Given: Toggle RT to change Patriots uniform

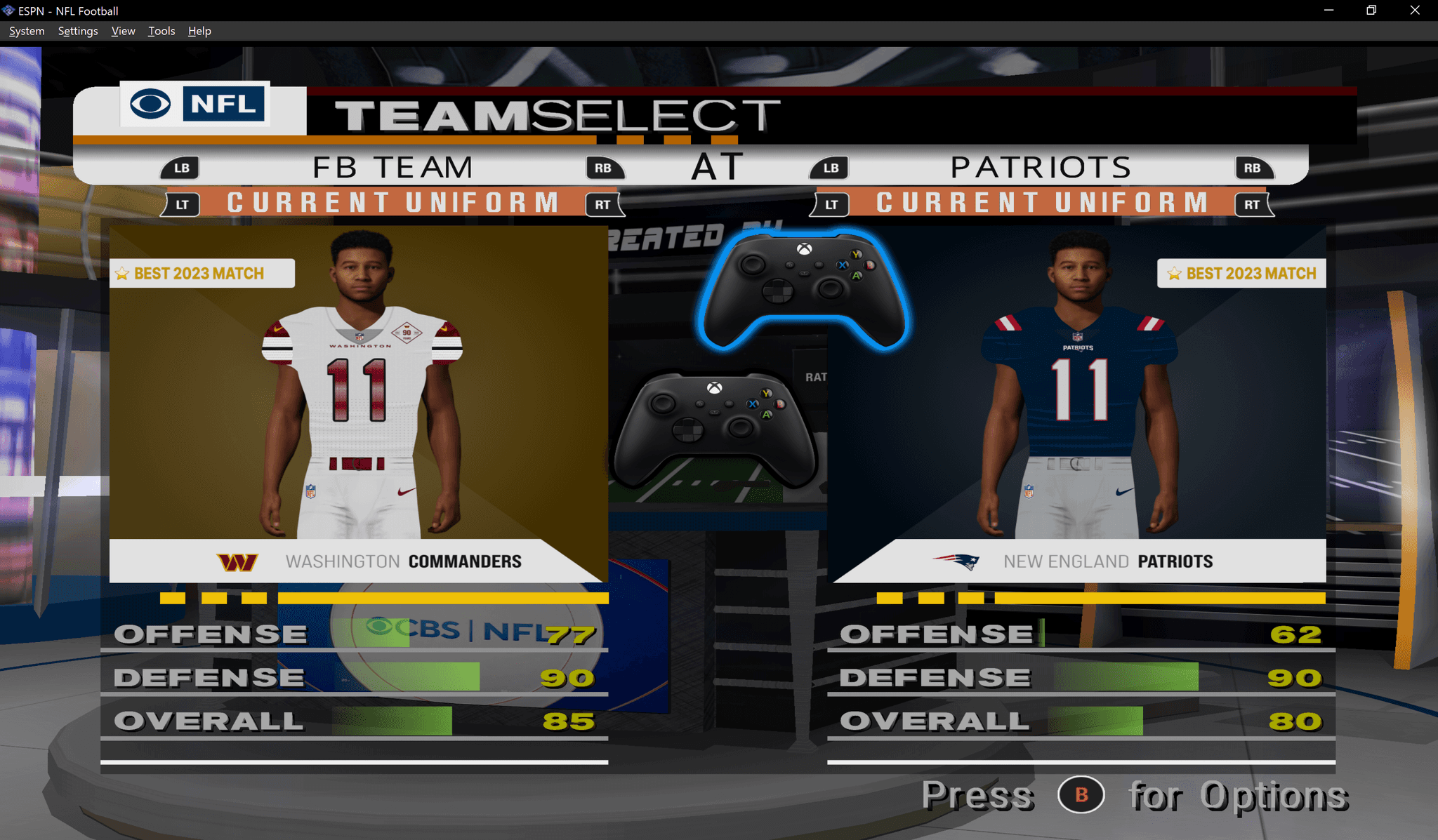Looking at the screenshot, I should point(1253,204).
